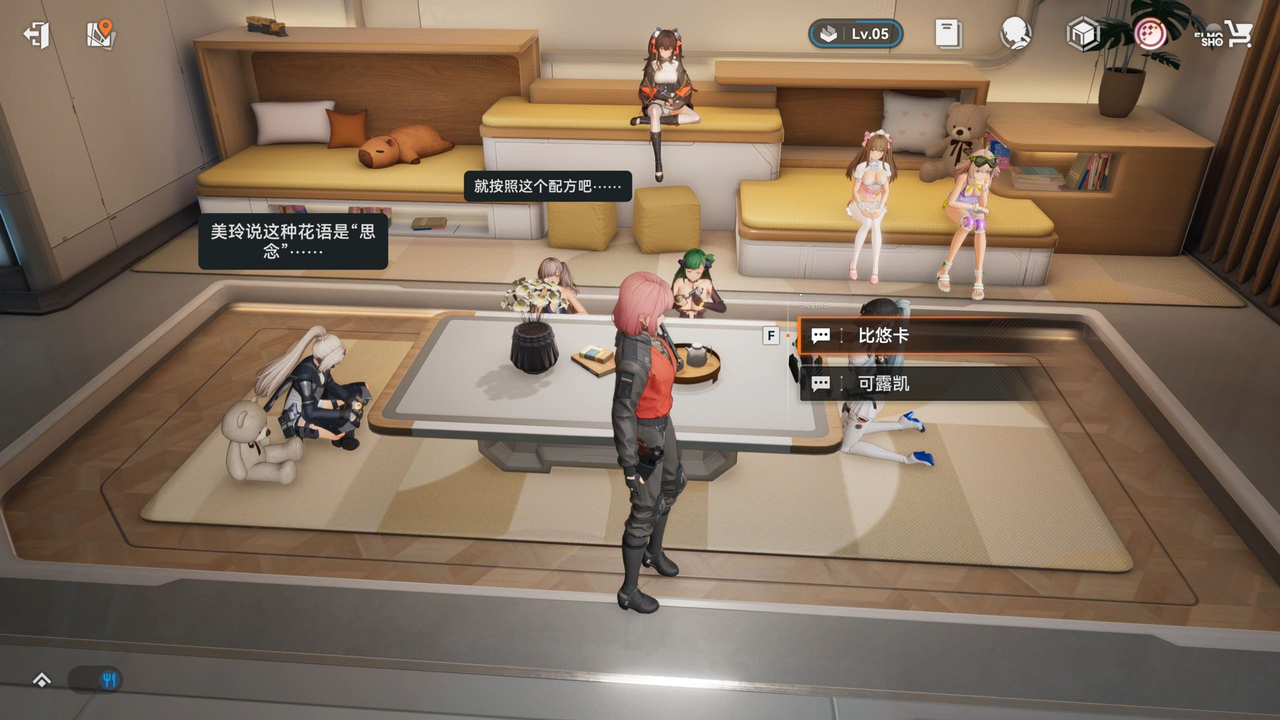Open the character head profile icon

coord(1015,34)
